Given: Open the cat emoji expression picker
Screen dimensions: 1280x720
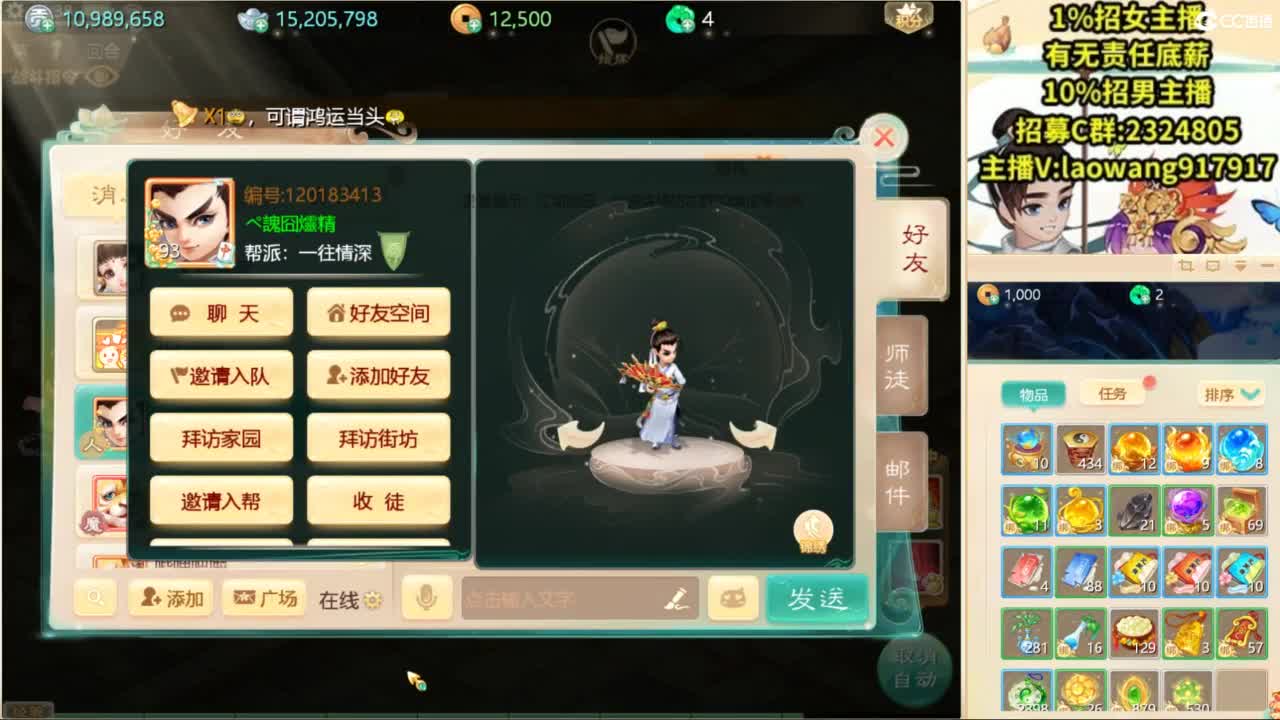Looking at the screenshot, I should pos(733,597).
